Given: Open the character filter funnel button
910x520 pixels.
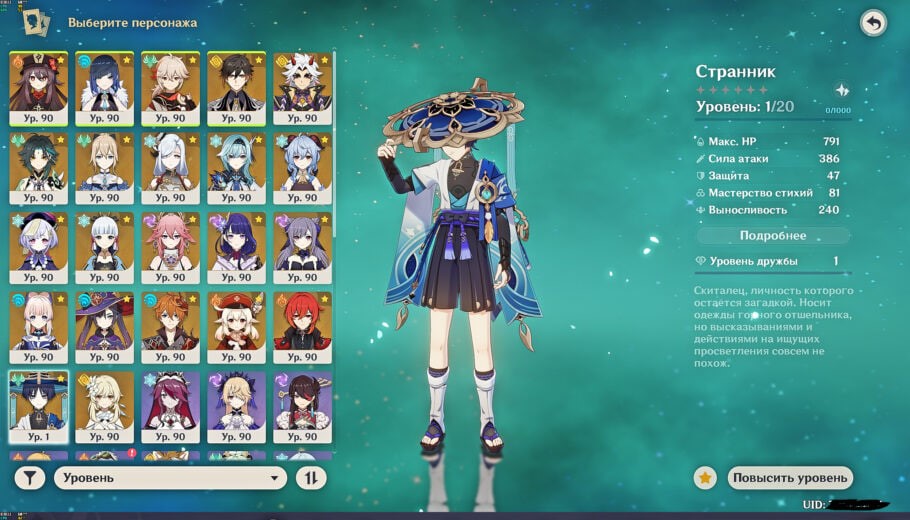Looking at the screenshot, I should pos(30,478).
